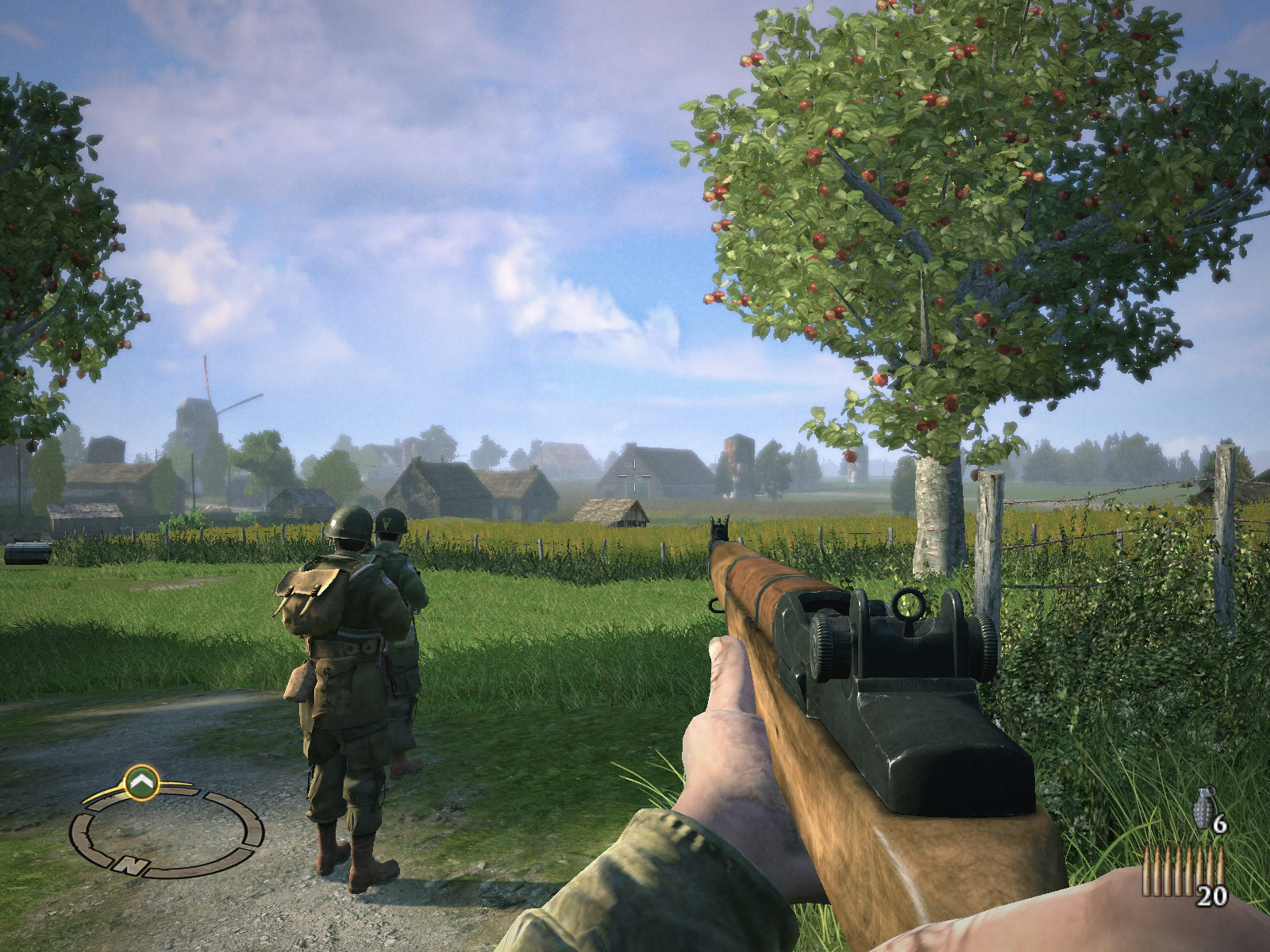1270x952 pixels.
Task: Click the rifle bullets ammo icon
Action: tap(1183, 869)
